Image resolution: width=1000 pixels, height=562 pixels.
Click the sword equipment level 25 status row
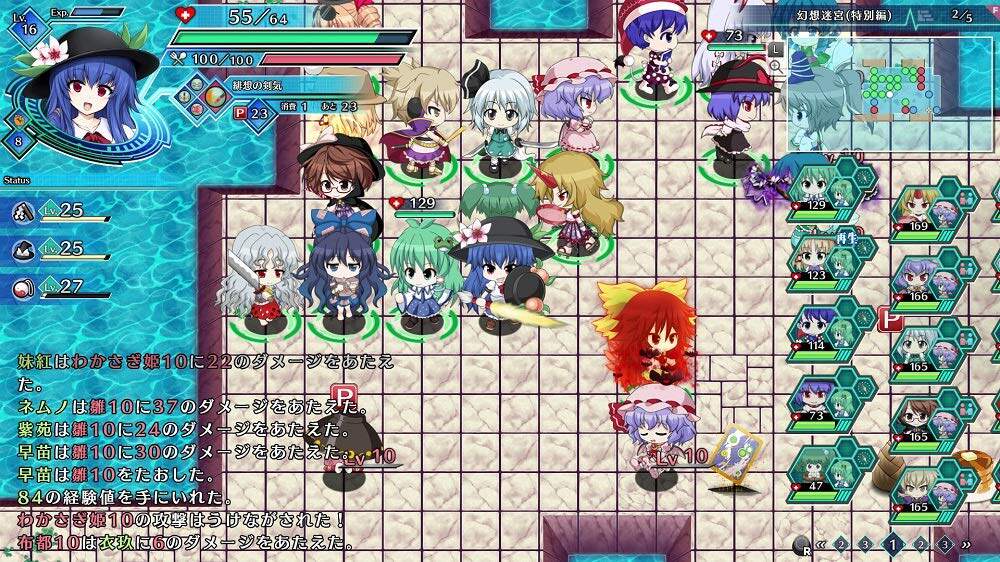[x=60, y=211]
